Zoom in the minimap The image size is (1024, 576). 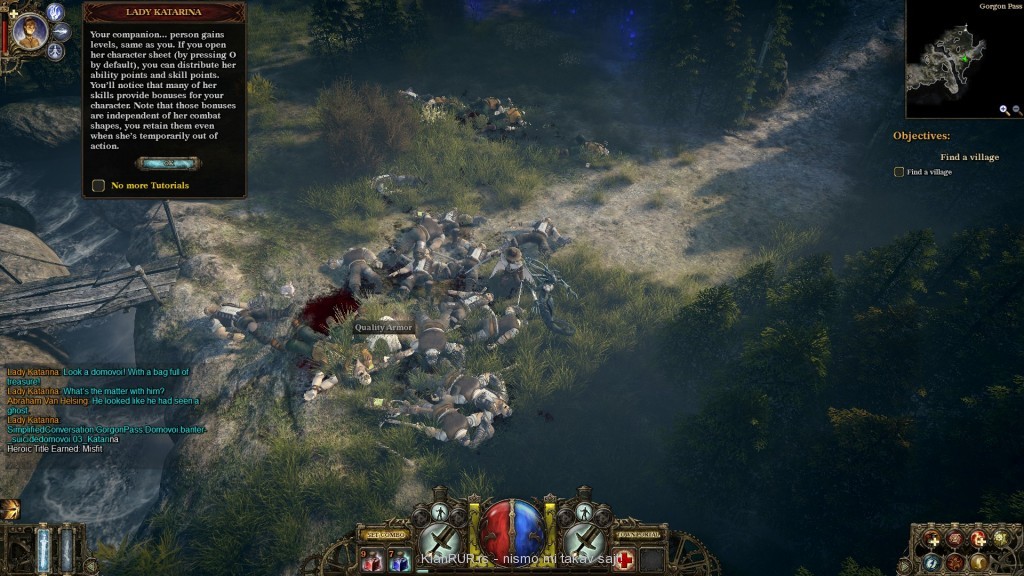(x=1004, y=110)
